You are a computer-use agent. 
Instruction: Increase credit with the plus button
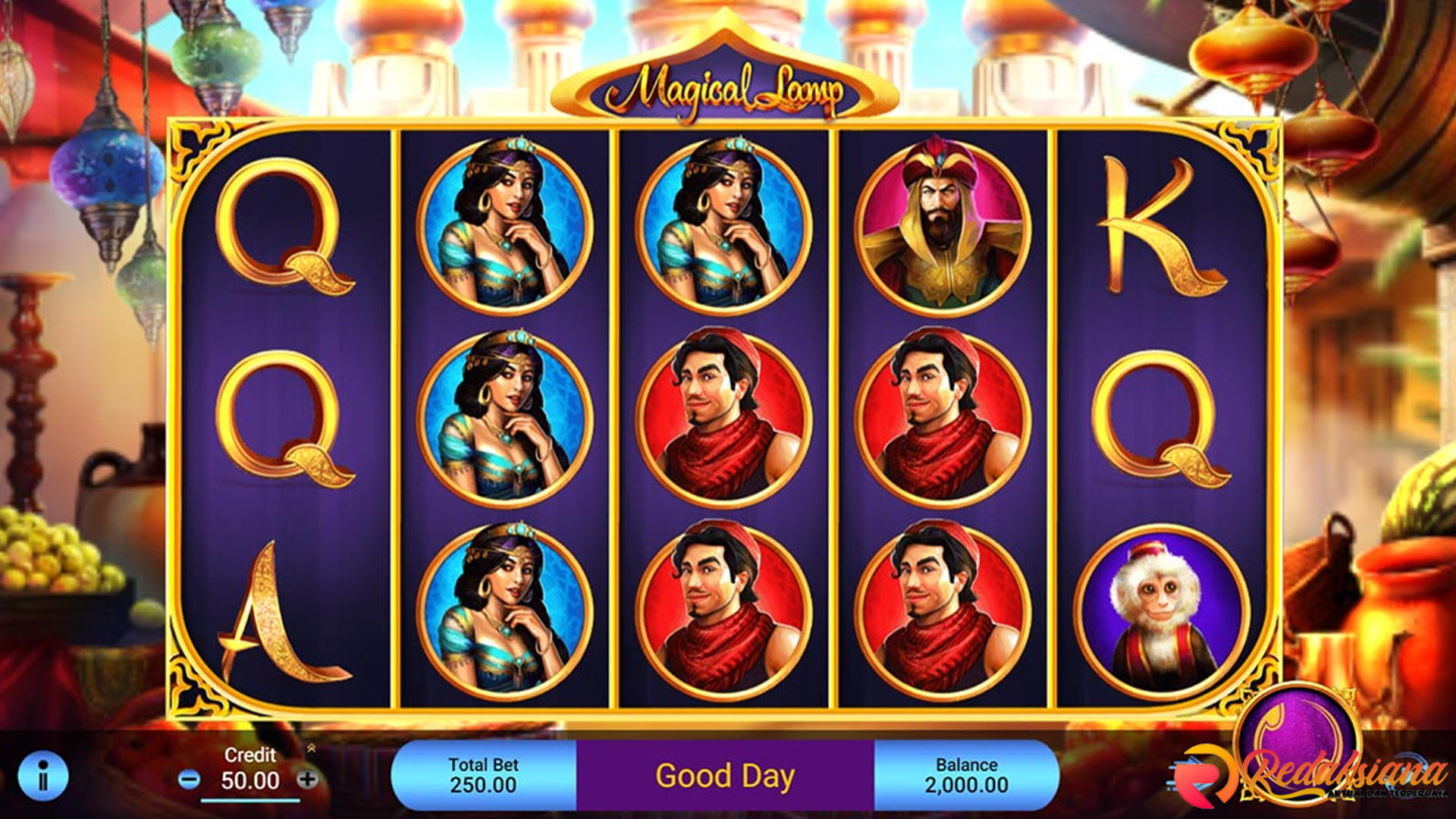point(307,779)
